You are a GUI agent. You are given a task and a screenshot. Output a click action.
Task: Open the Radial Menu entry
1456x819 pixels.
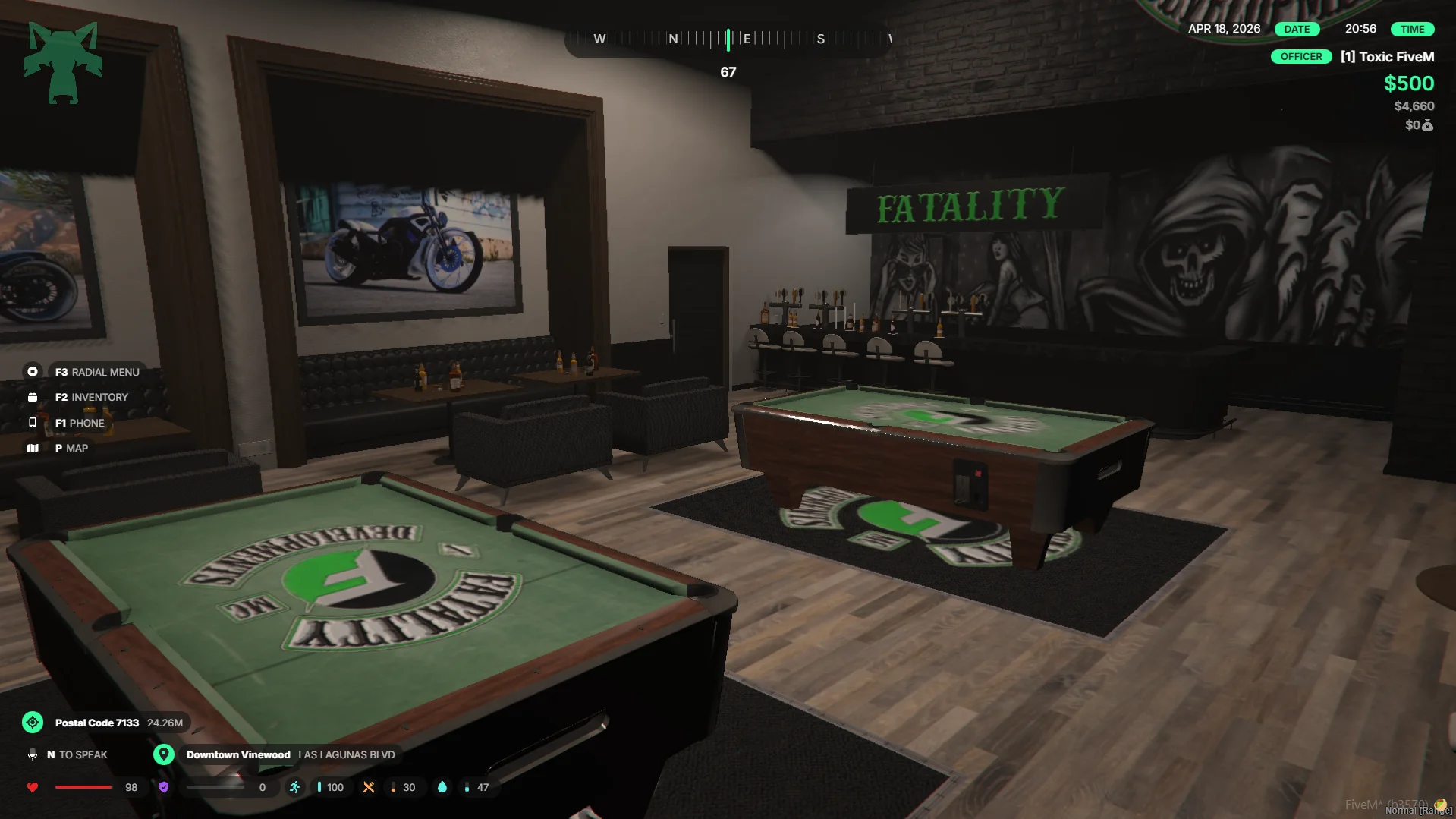(x=96, y=372)
